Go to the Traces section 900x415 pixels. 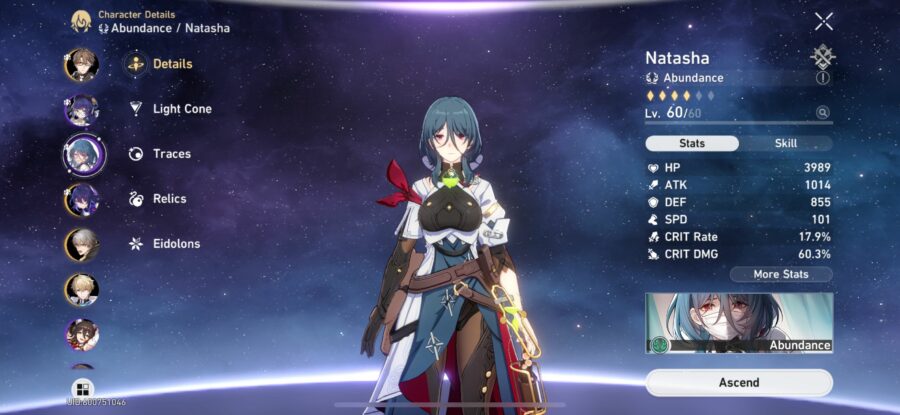pos(171,154)
